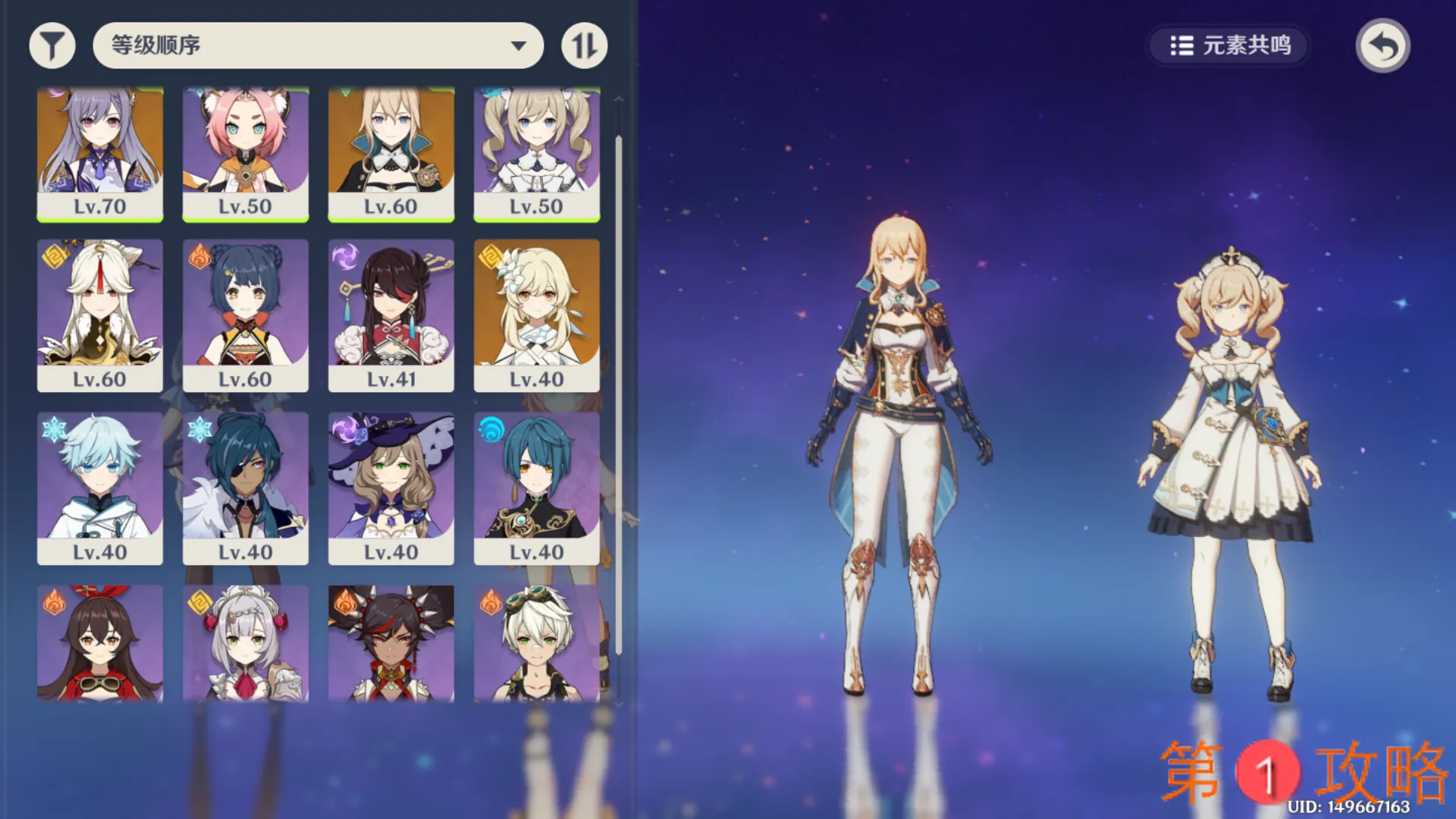The image size is (1456, 819).
Task: Toggle the ascending/descending sort order button
Action: click(584, 45)
